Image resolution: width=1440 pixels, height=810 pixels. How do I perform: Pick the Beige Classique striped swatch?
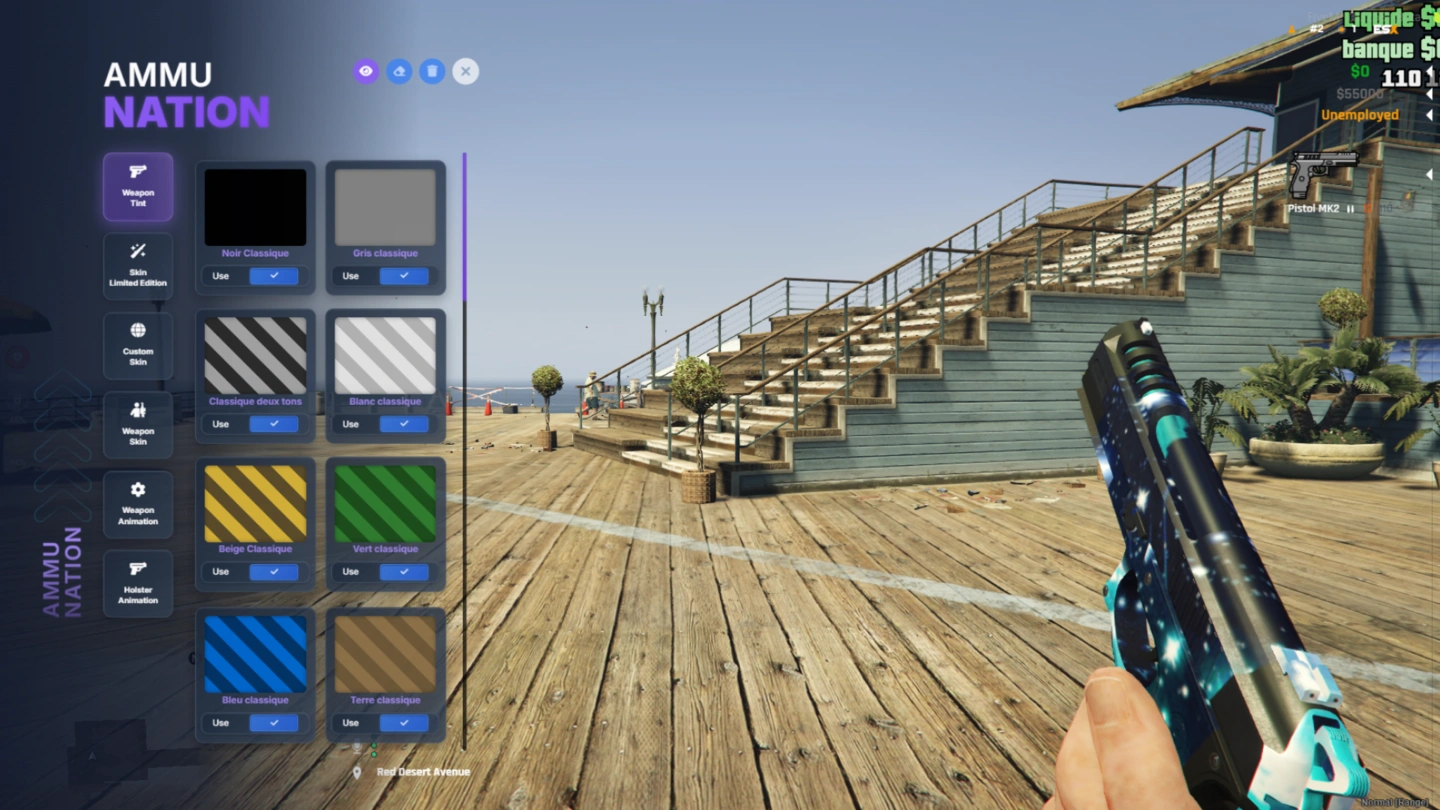point(255,503)
